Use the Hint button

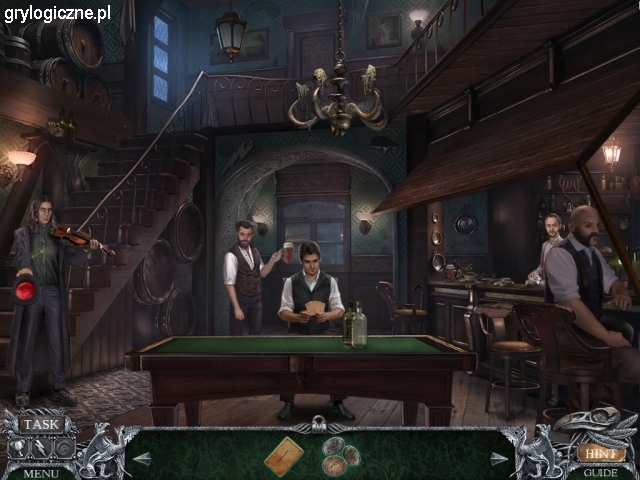[599, 452]
